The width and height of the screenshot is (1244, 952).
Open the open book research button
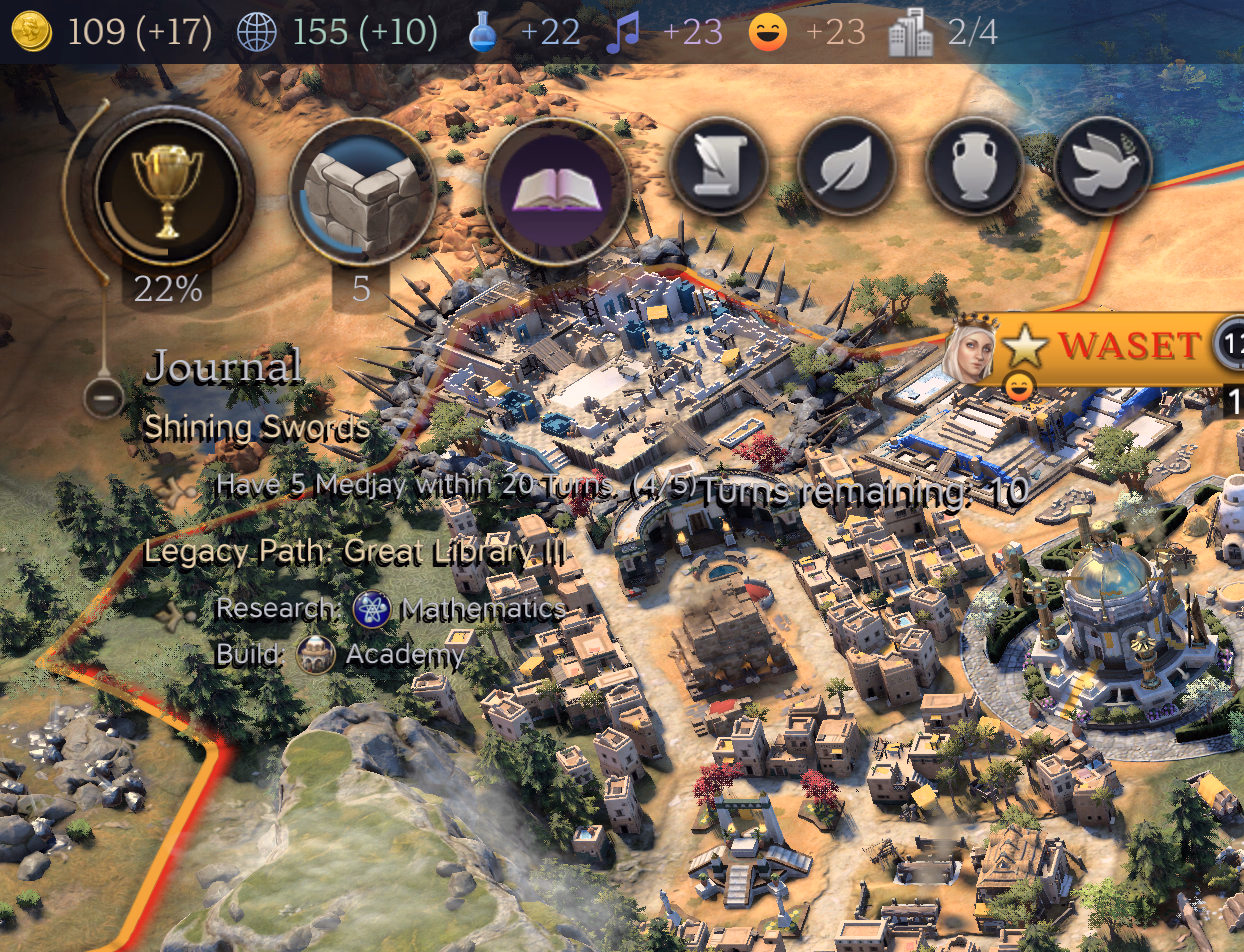pyautogui.click(x=556, y=192)
